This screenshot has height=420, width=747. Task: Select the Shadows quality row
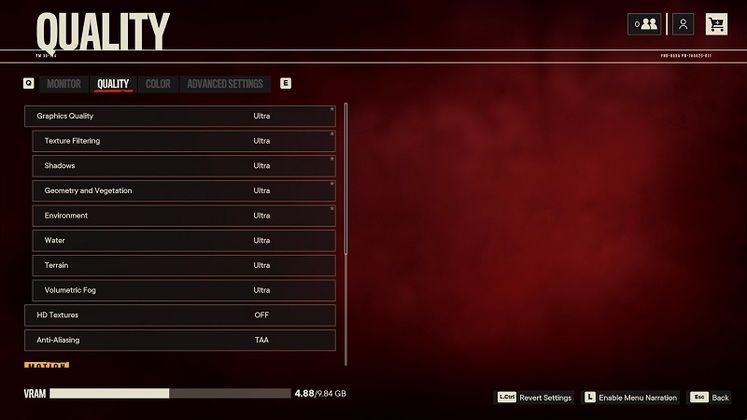tap(184, 166)
